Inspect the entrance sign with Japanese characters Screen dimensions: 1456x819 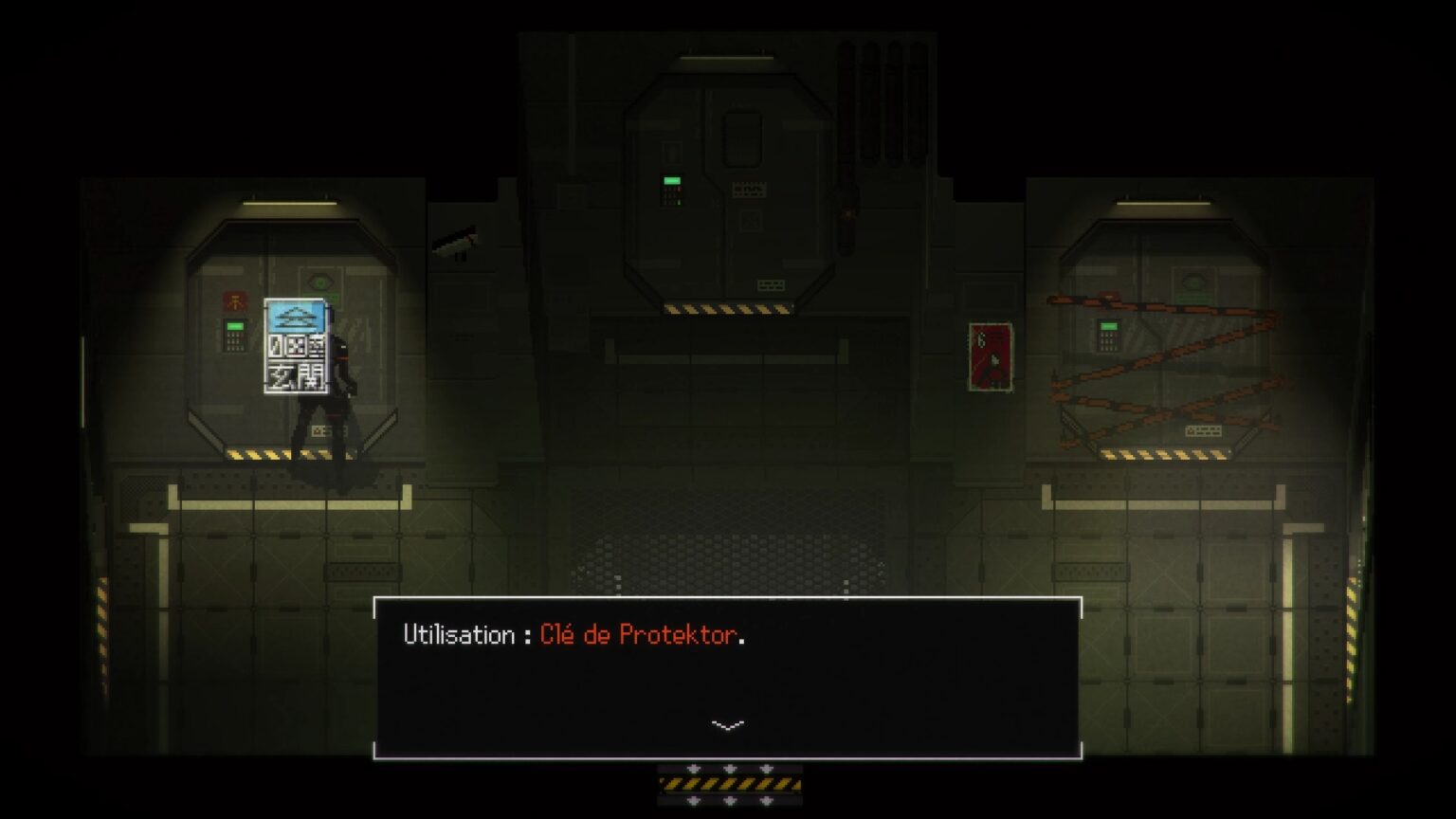tap(295, 344)
